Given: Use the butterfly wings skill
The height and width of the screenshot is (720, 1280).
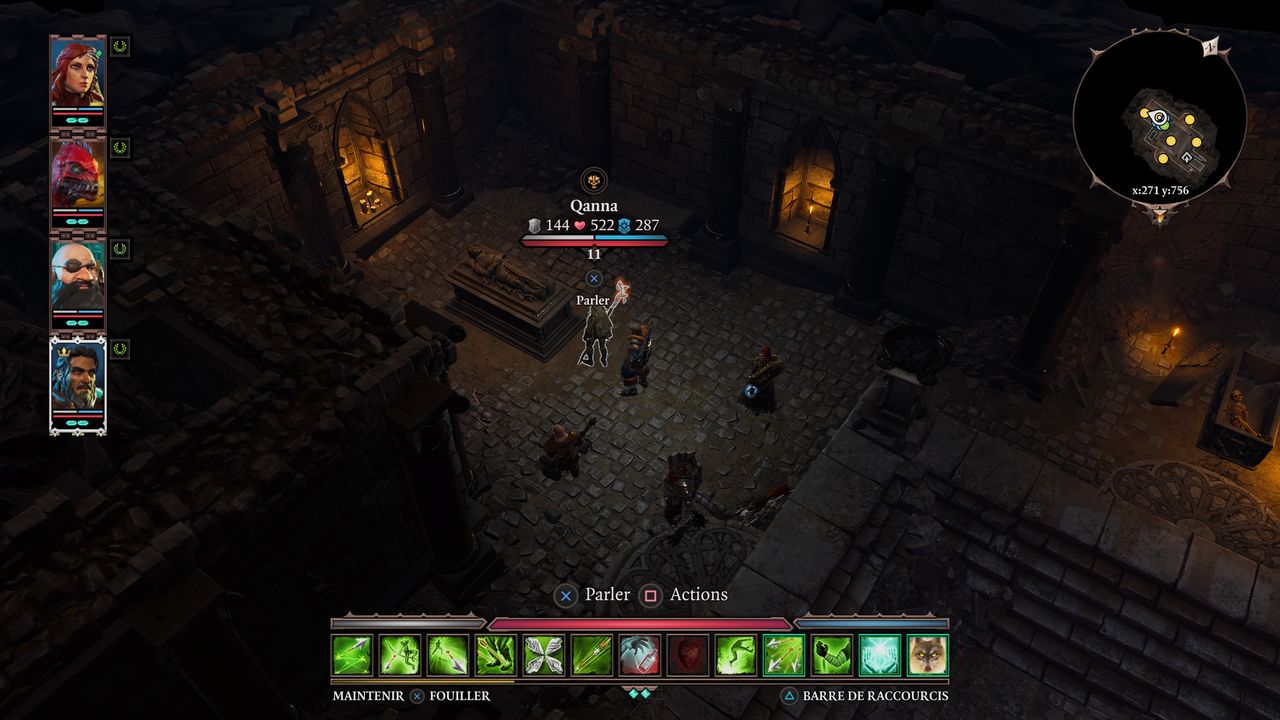Looking at the screenshot, I should (x=544, y=655).
